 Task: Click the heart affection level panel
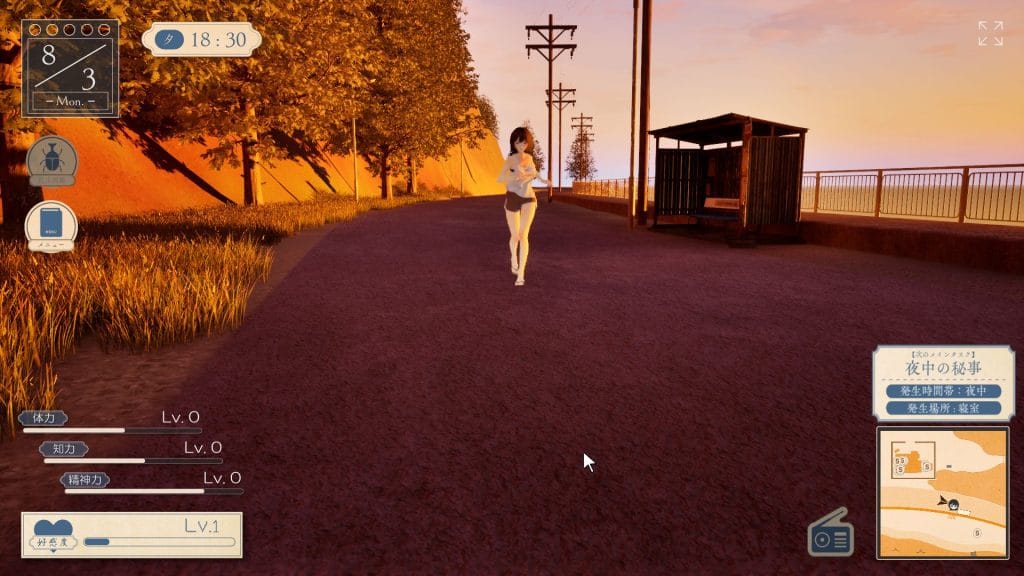pos(132,534)
